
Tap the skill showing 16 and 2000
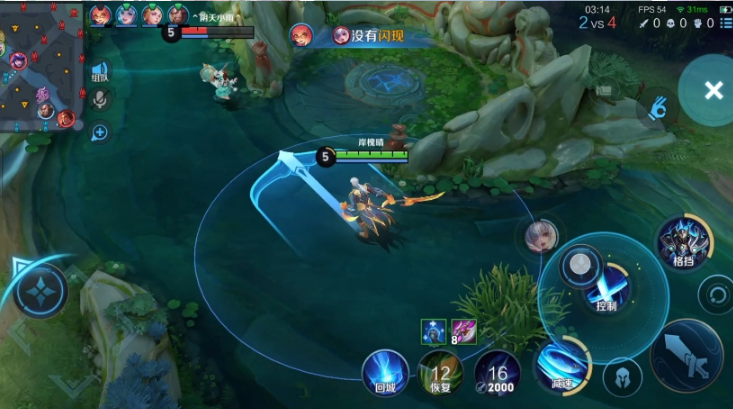(497, 373)
